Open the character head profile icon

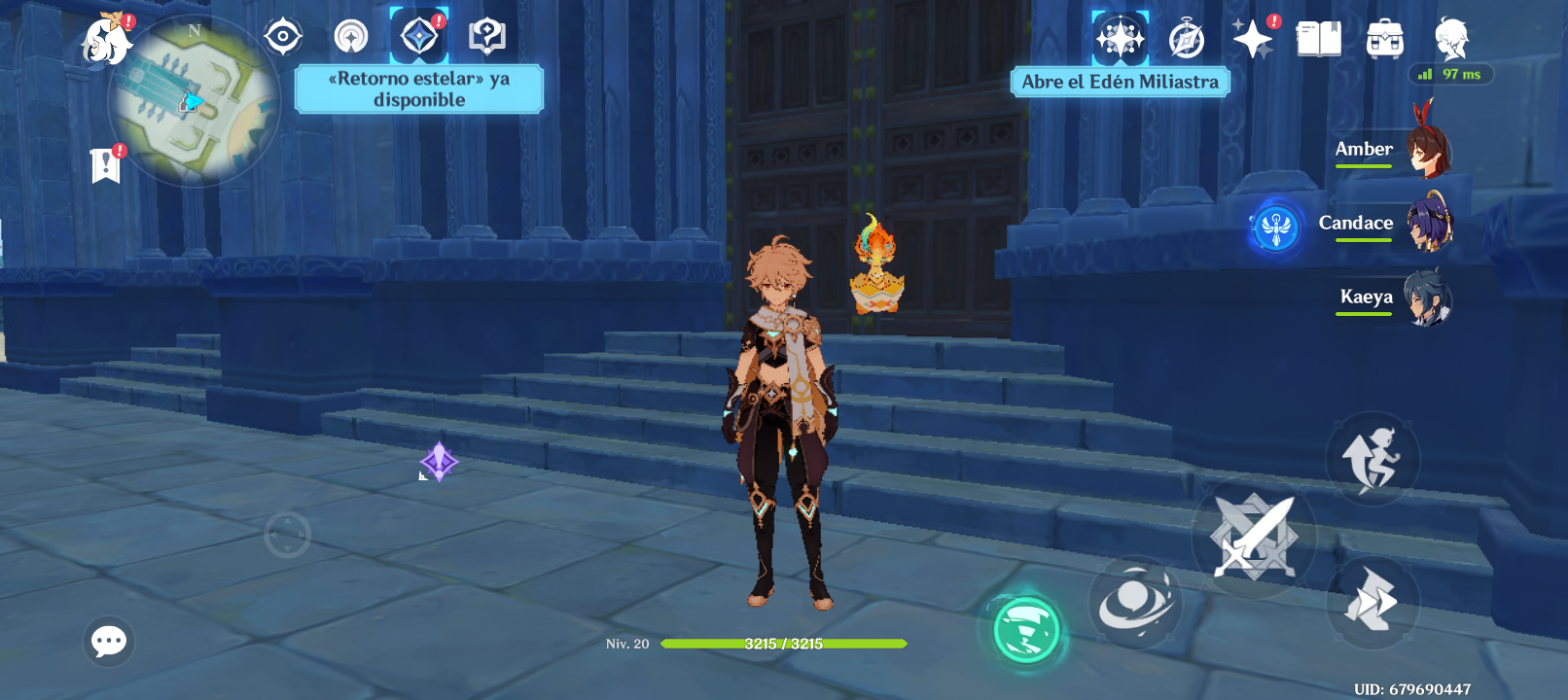(1451, 40)
